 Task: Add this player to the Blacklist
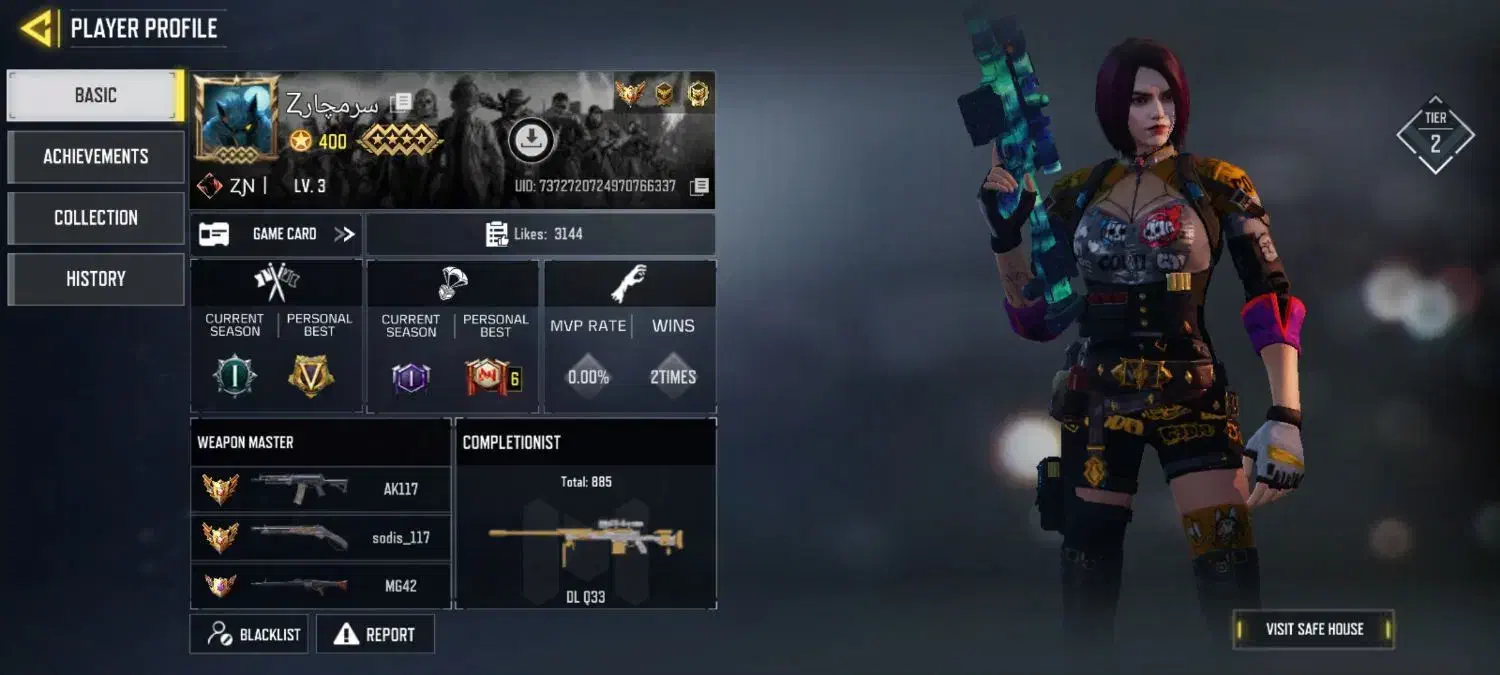coord(249,634)
